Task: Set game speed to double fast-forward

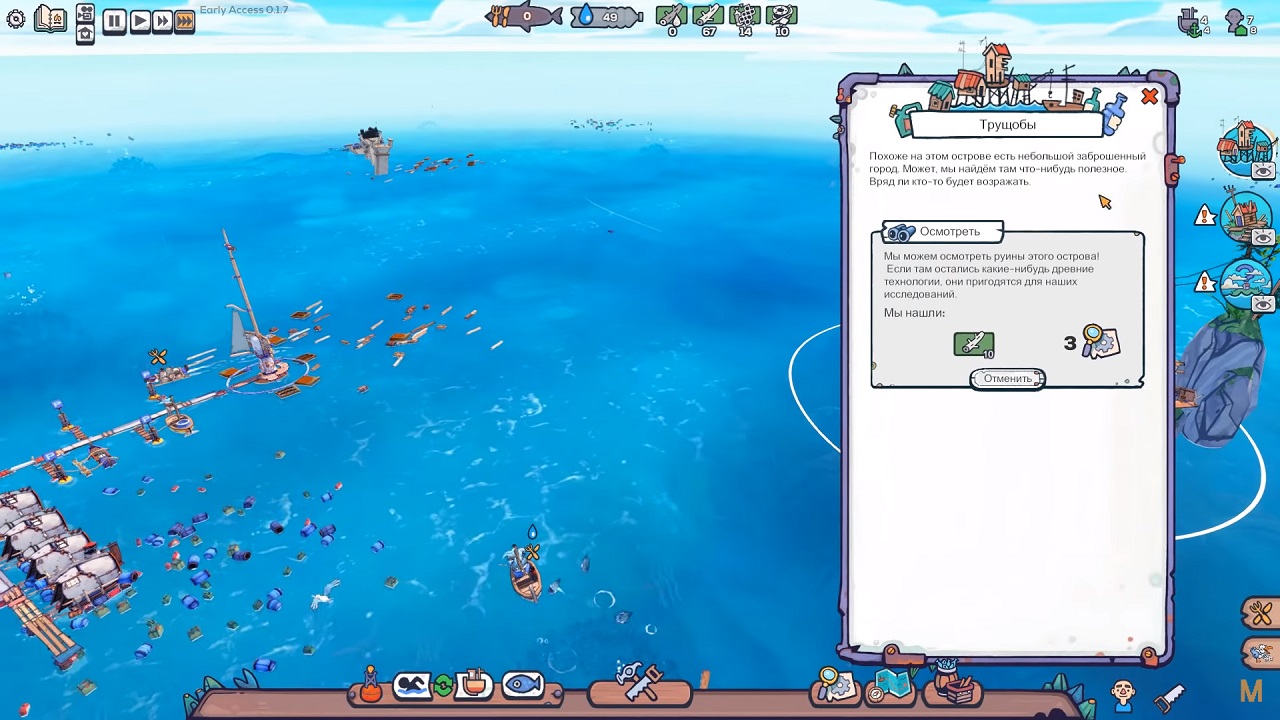Action: 161,21
